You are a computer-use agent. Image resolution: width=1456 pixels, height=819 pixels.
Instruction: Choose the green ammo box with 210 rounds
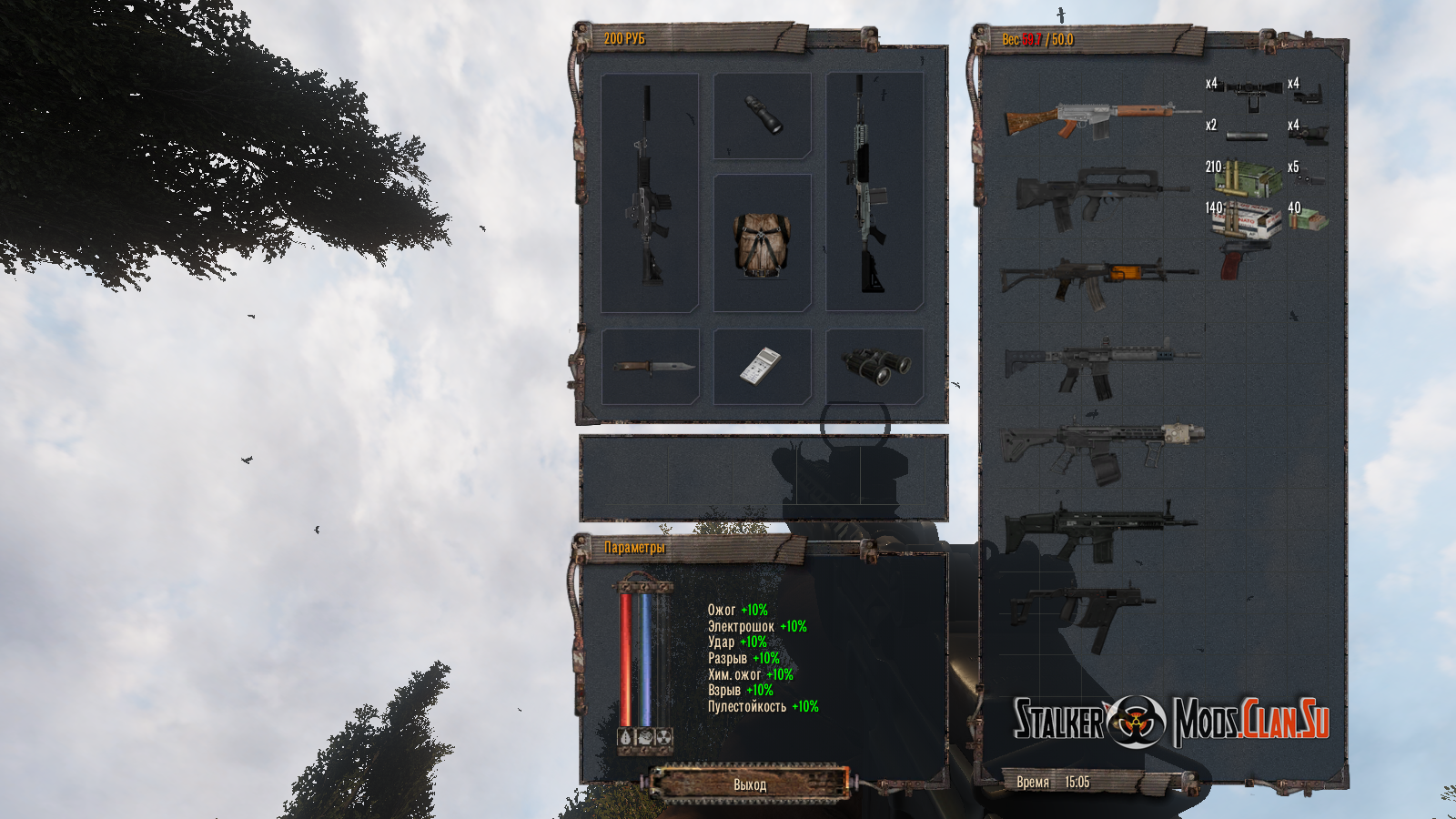coord(1245,177)
